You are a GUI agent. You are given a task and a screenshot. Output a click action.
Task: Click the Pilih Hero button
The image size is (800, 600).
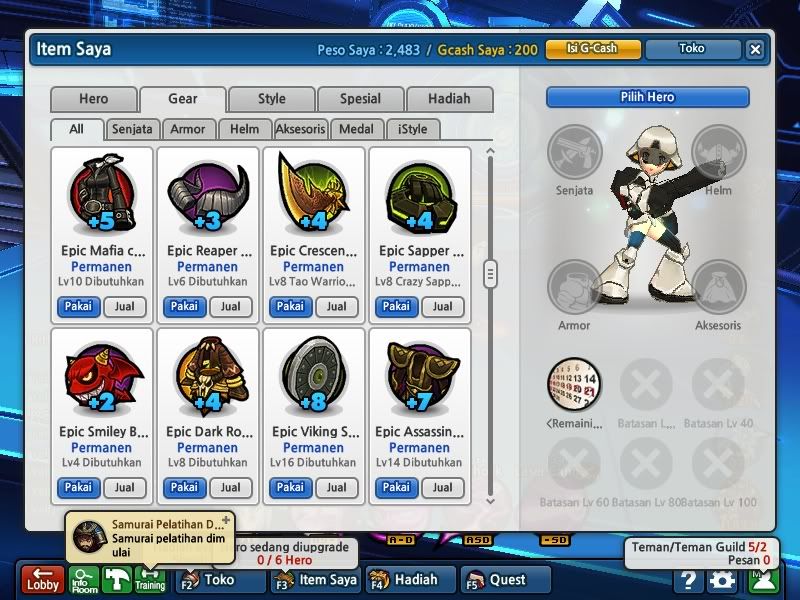(x=647, y=97)
